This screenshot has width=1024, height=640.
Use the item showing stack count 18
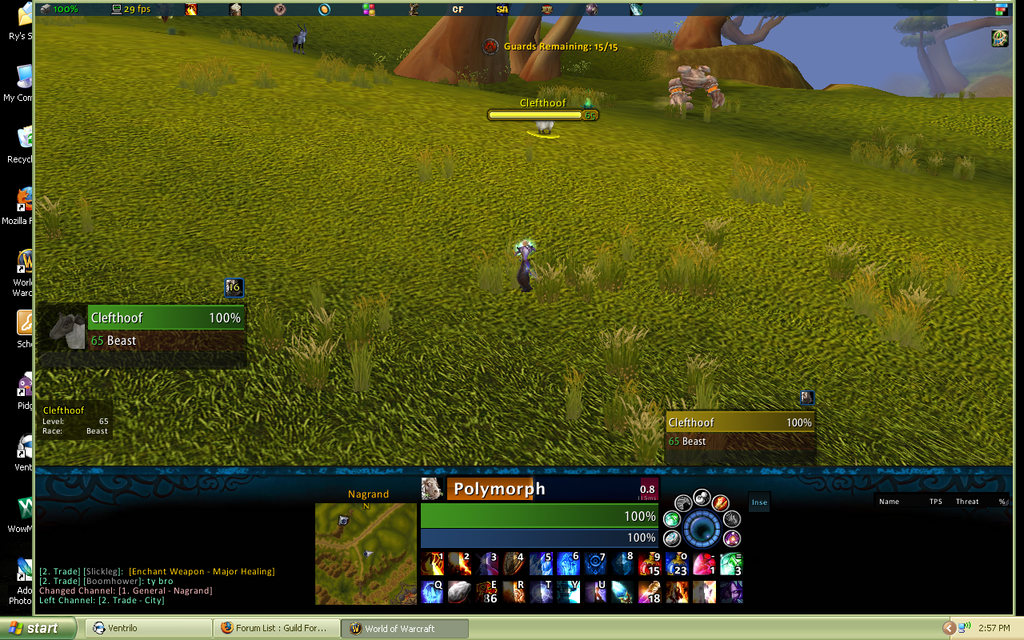tap(650, 592)
